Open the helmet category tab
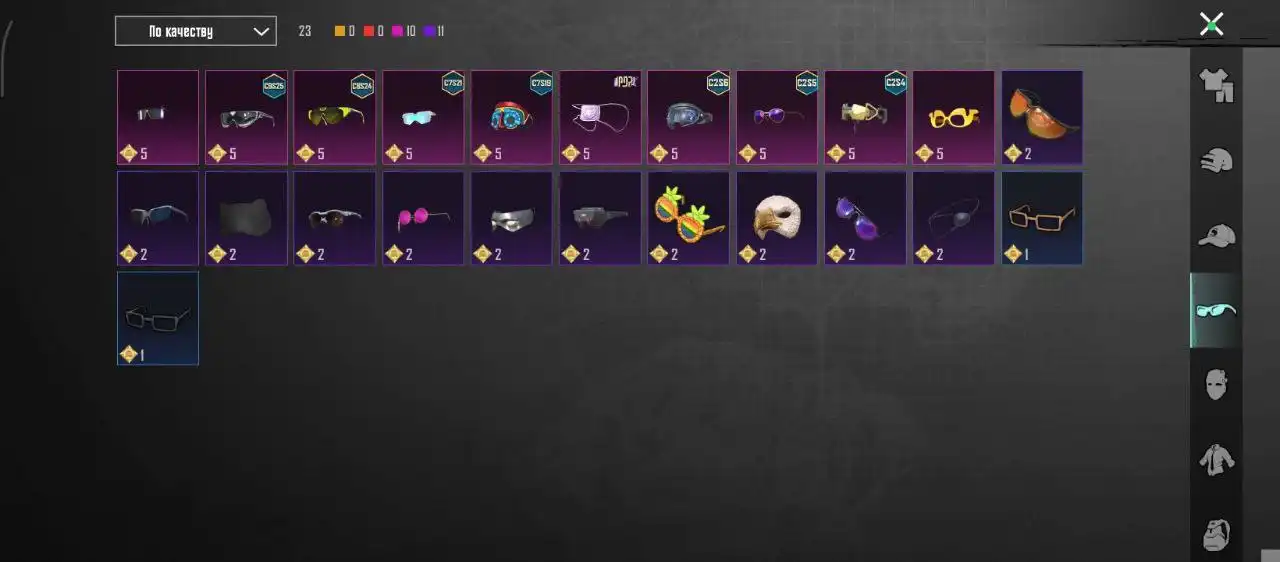The height and width of the screenshot is (562, 1280). click(1216, 160)
